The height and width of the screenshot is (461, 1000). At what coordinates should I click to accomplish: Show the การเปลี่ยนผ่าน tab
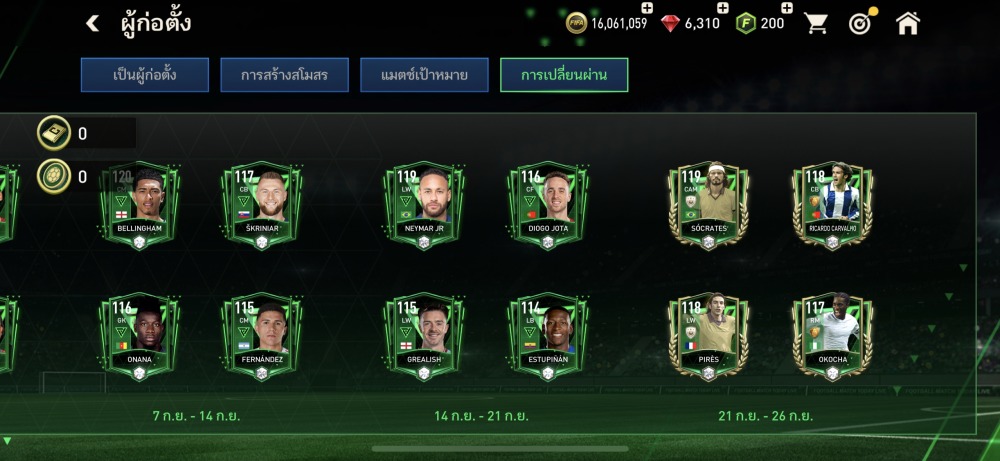point(564,75)
